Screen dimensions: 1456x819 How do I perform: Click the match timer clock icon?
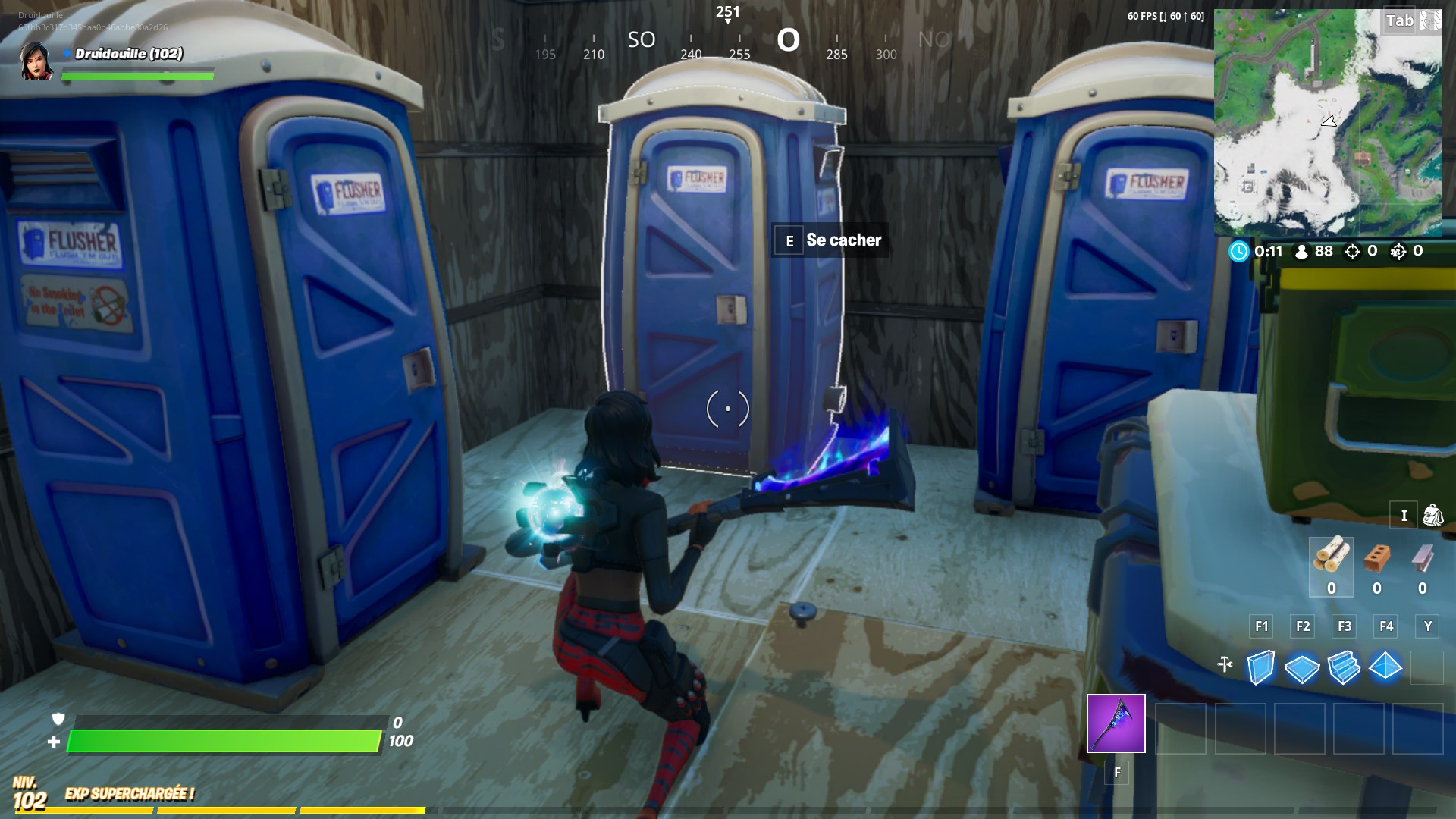click(x=1238, y=251)
